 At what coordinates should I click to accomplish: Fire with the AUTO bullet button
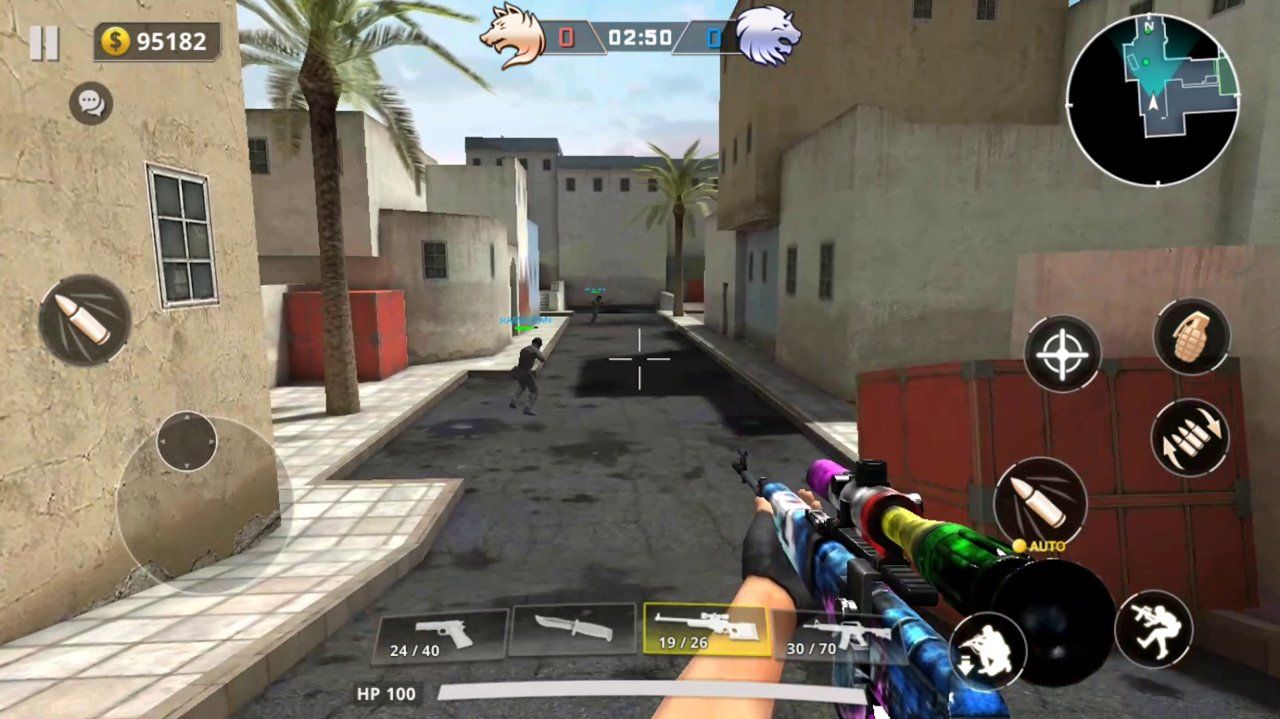1040,501
